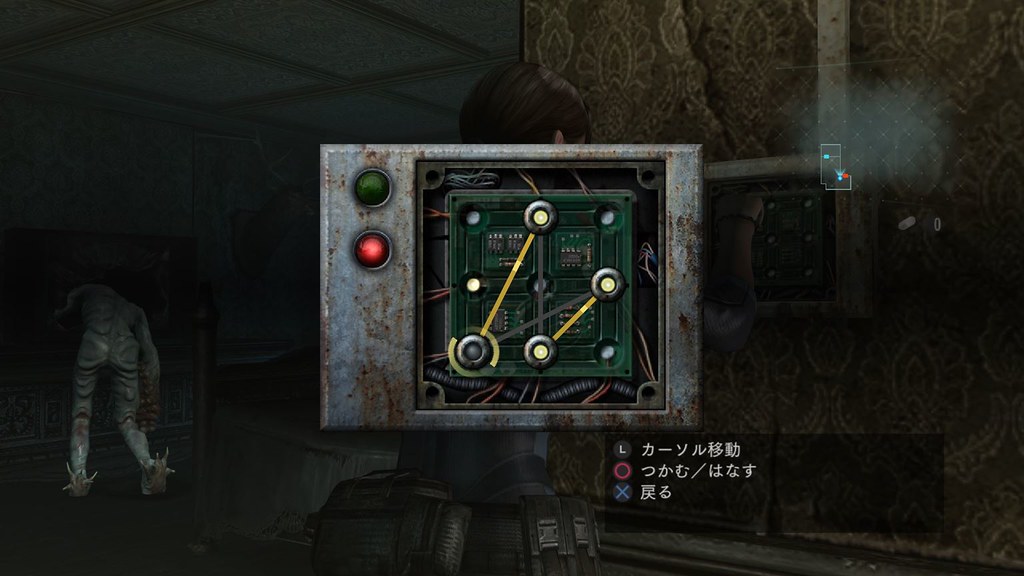Select the glowing ringless socket on the board's left
Viewport: 1024px width, 576px height.
point(474,286)
